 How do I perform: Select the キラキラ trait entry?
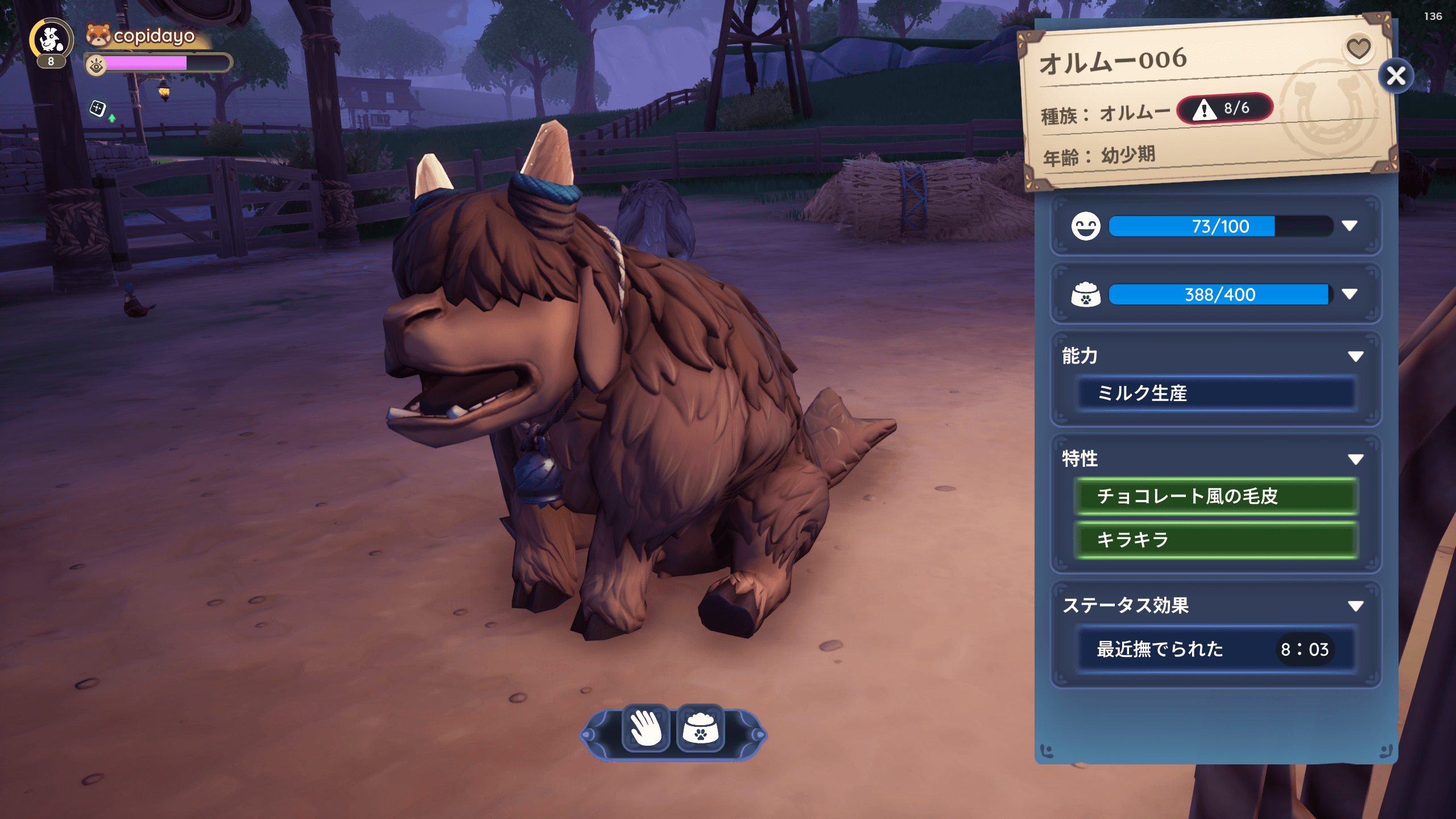[x=1216, y=539]
